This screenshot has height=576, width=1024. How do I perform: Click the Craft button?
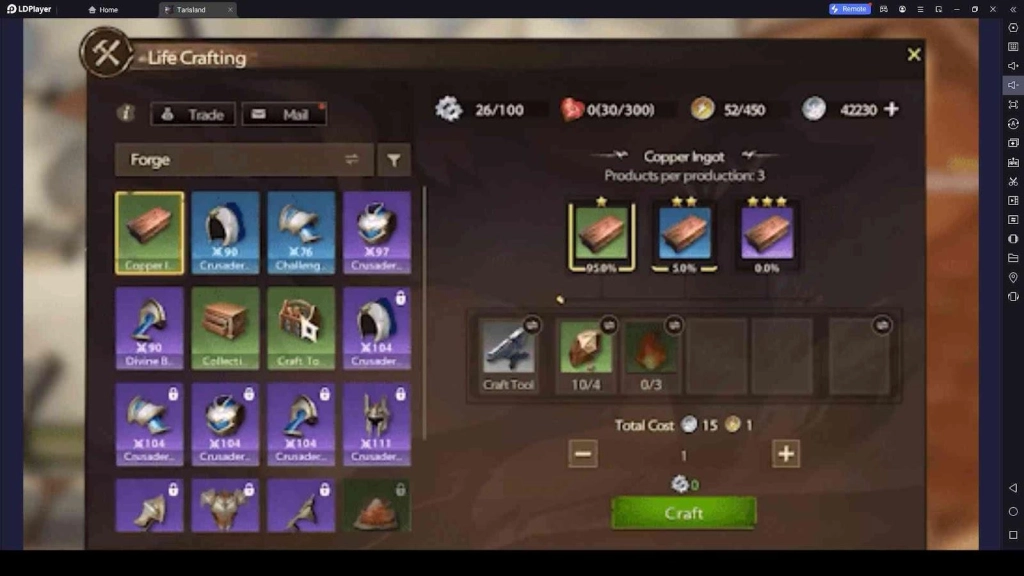[684, 513]
